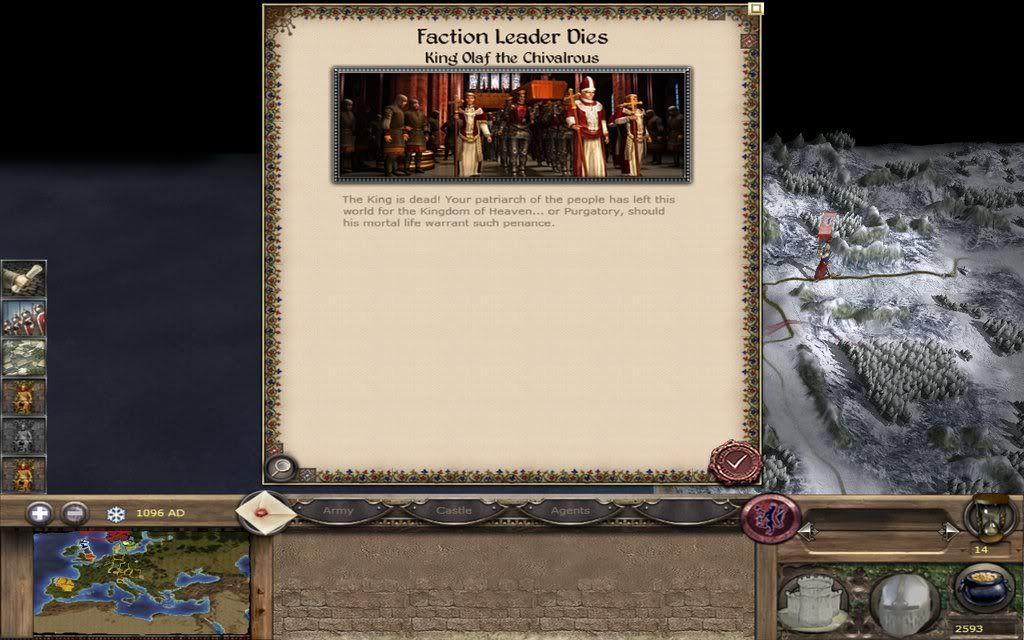This screenshot has width=1024, height=640.
Task: Click the Europe campaign minimap
Action: pyautogui.click(x=140, y=583)
